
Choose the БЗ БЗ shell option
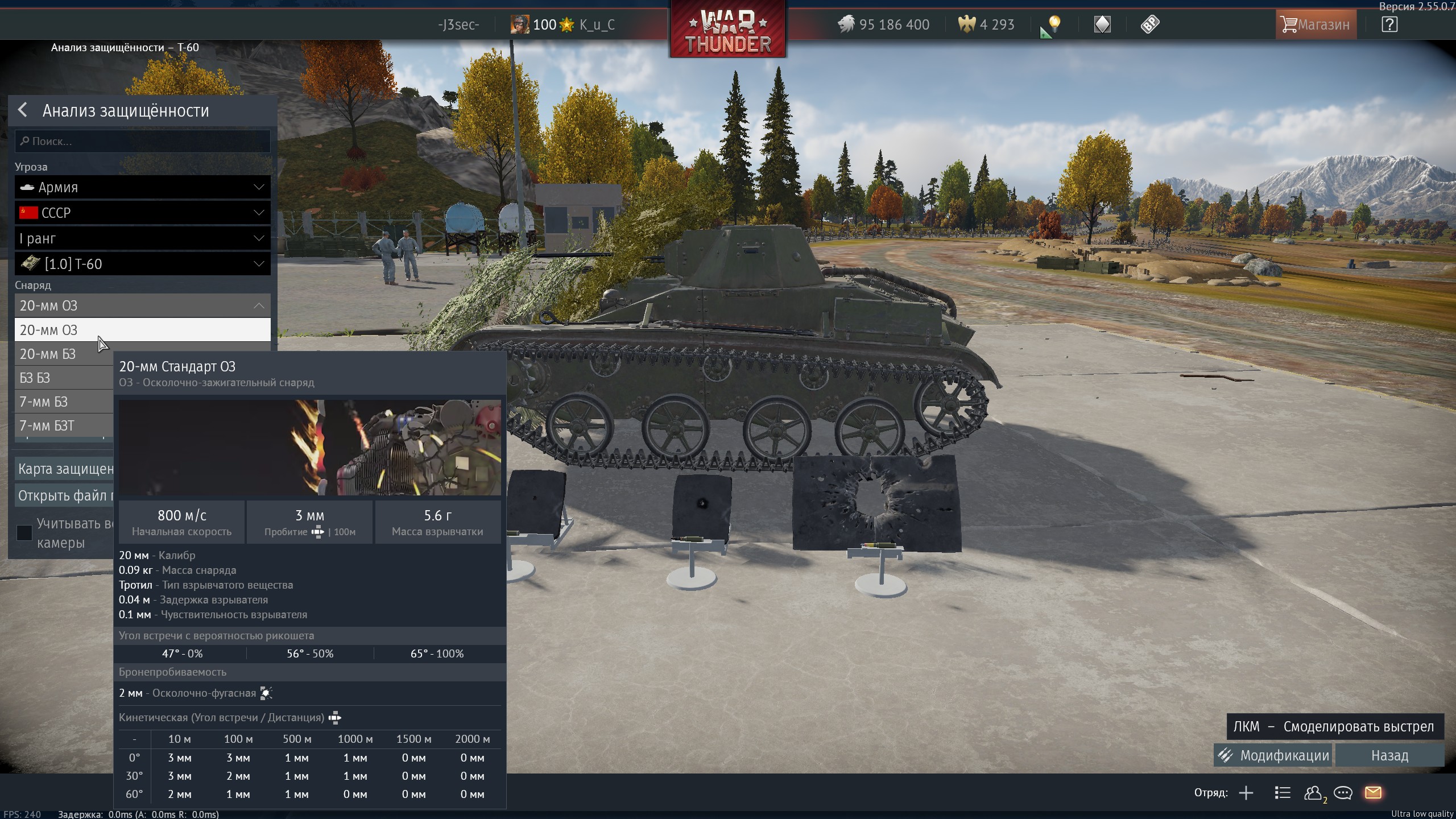(x=57, y=378)
